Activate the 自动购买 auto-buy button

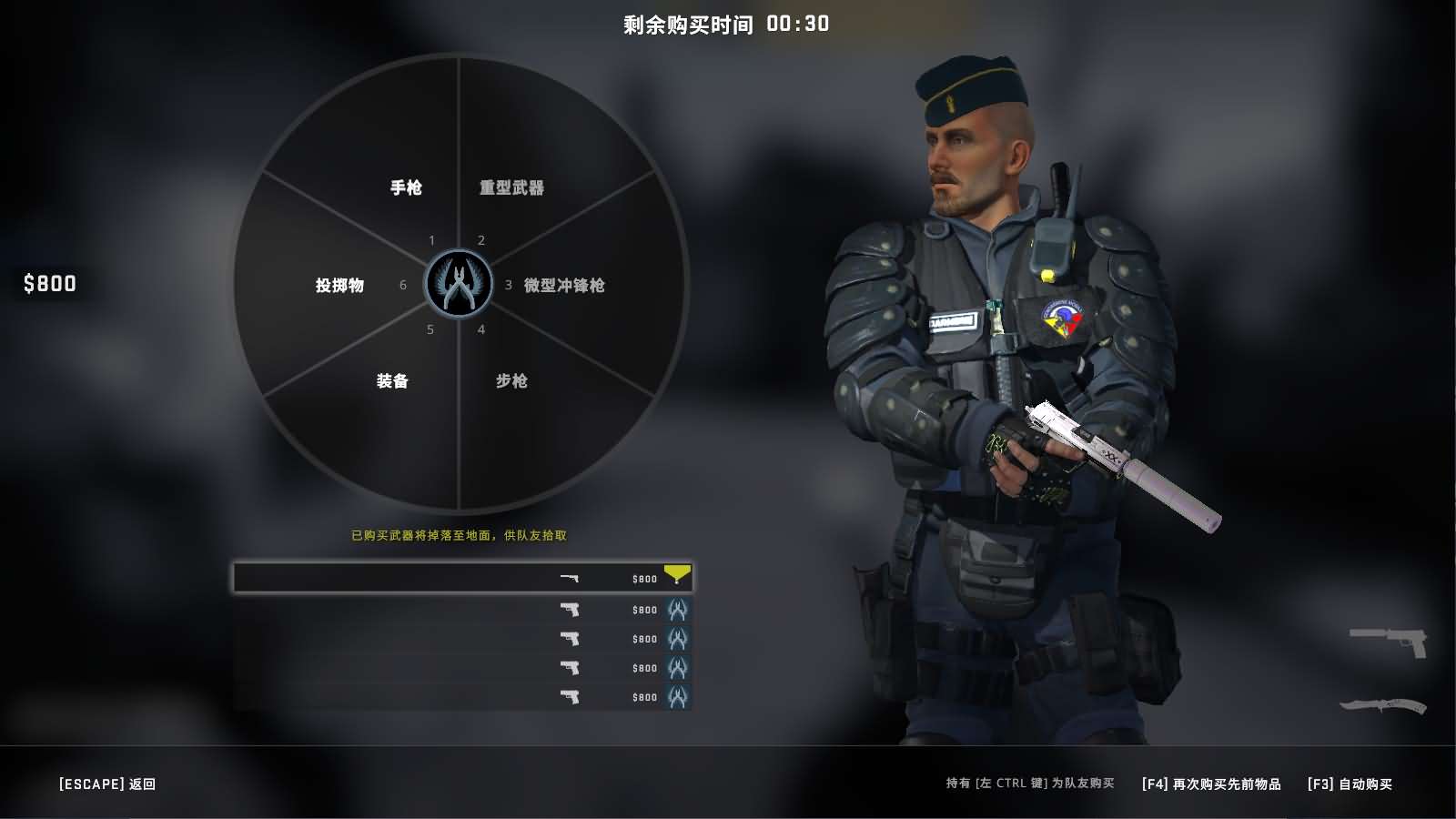coord(1350,784)
